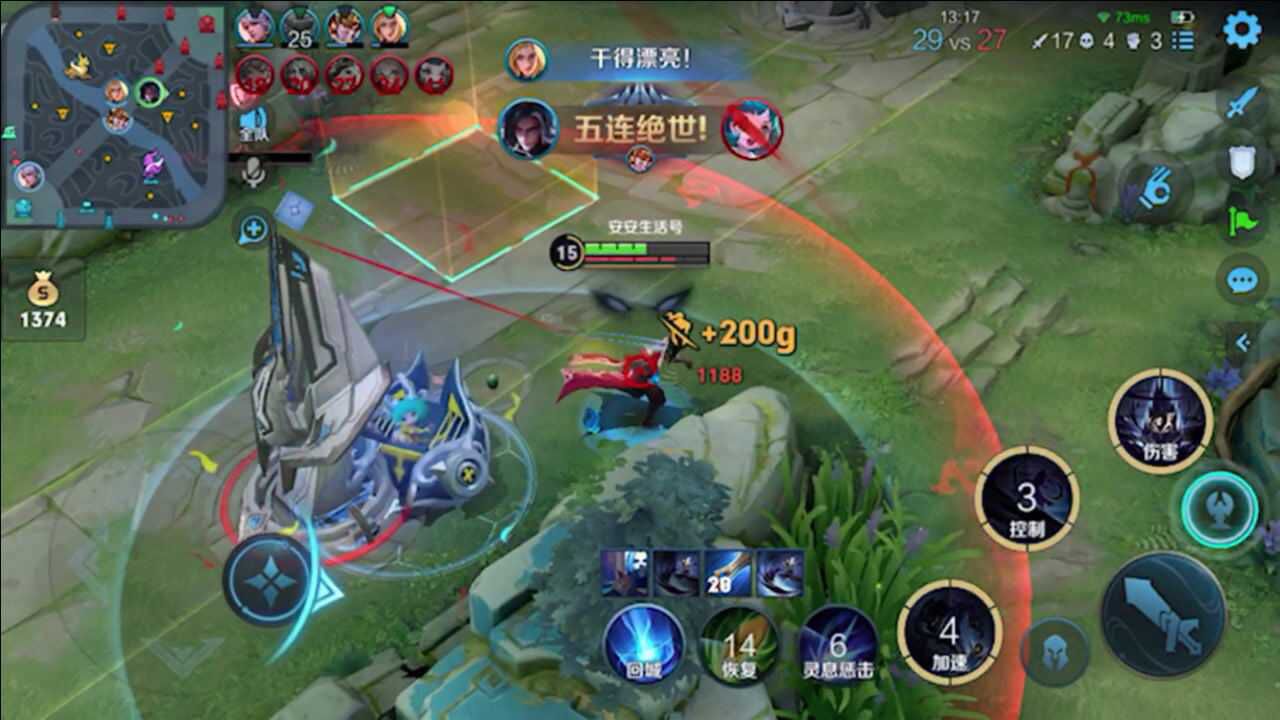Use skill two labeled 控制
The height and width of the screenshot is (720, 1280).
(x=1027, y=499)
